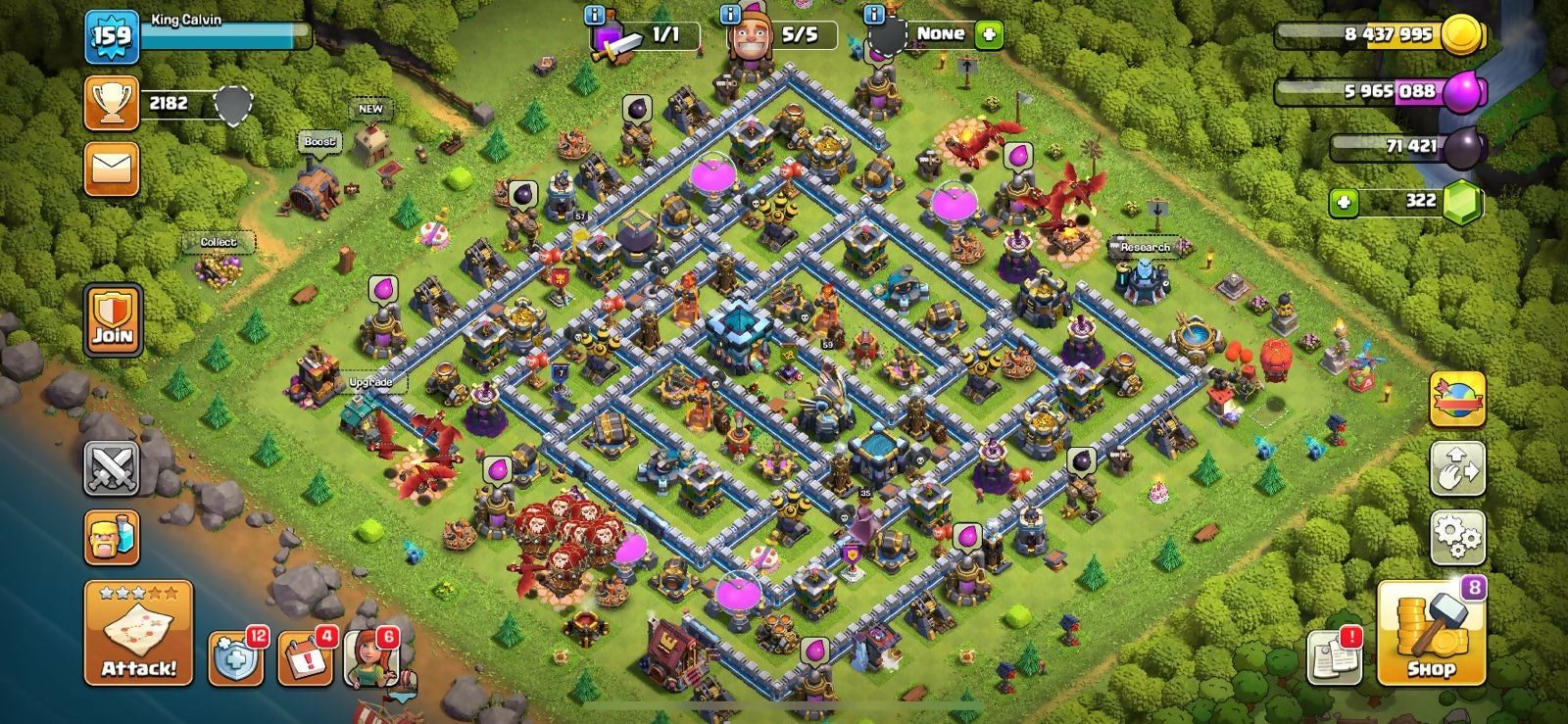Open the mail inbox envelope
1568x724 pixels.
point(112,169)
